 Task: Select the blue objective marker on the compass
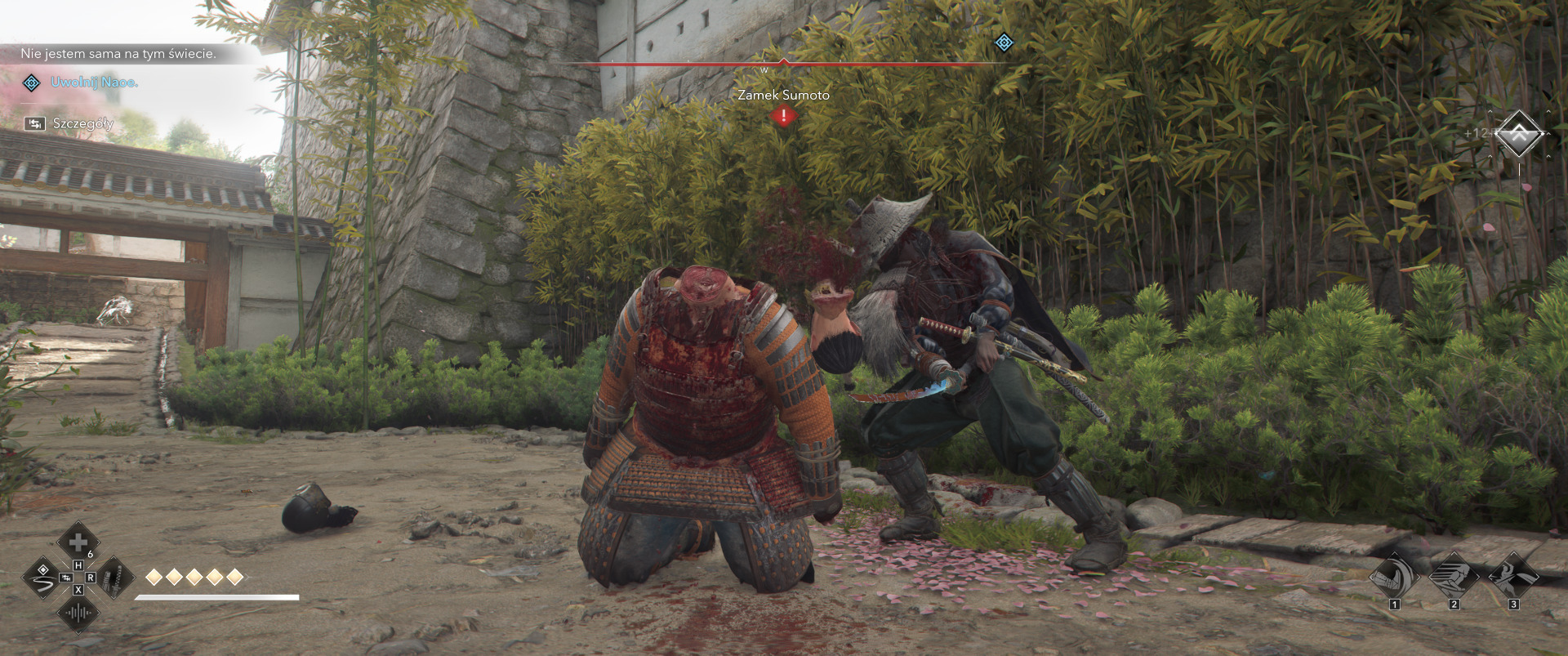[1004, 42]
